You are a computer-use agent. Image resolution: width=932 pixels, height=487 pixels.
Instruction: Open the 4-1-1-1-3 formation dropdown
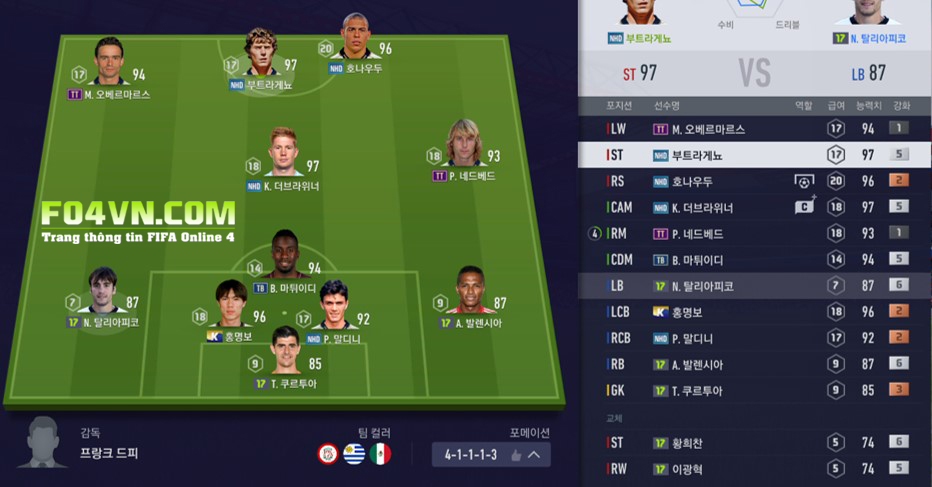(x=491, y=455)
